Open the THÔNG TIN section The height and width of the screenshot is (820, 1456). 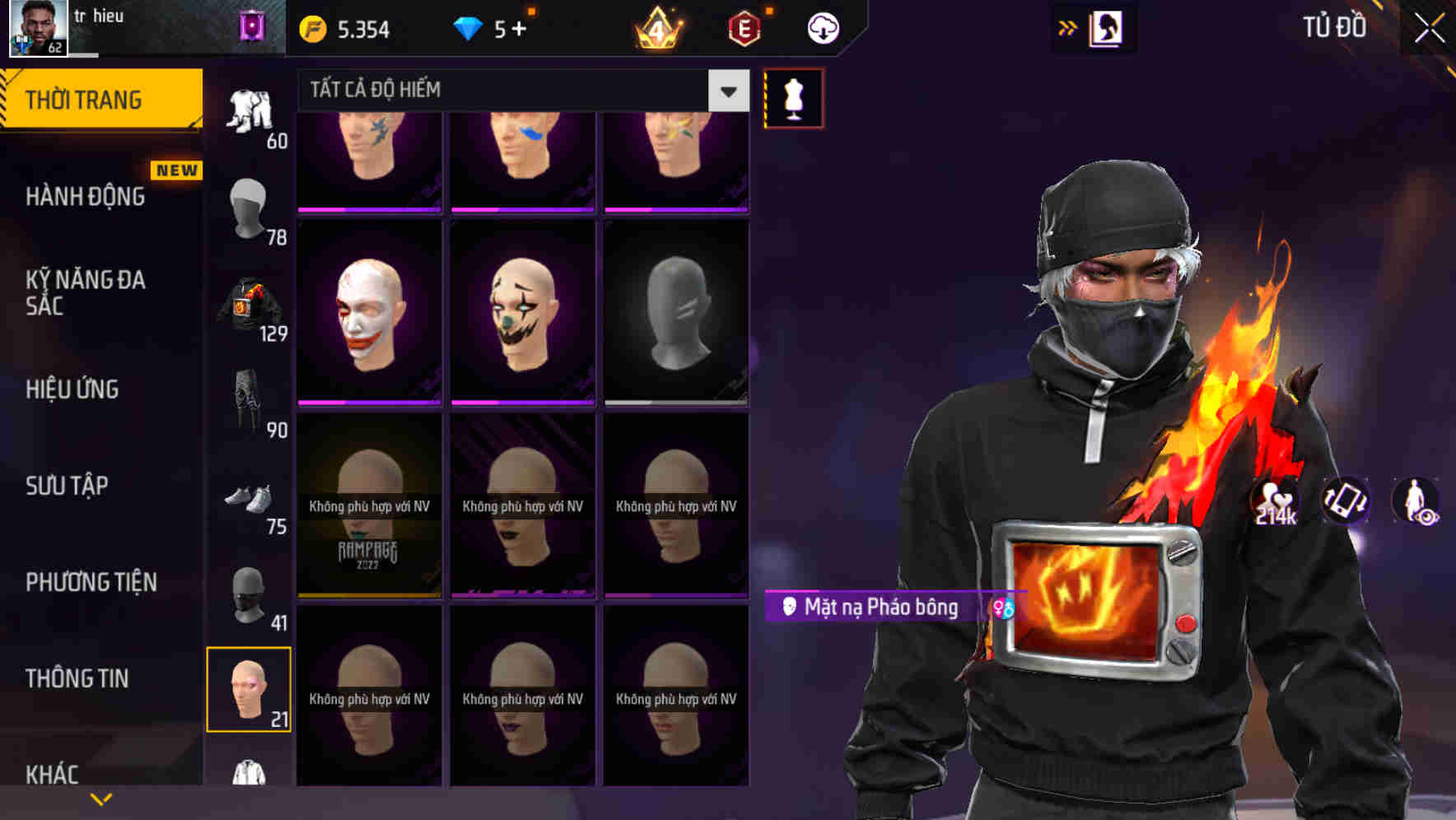78,678
